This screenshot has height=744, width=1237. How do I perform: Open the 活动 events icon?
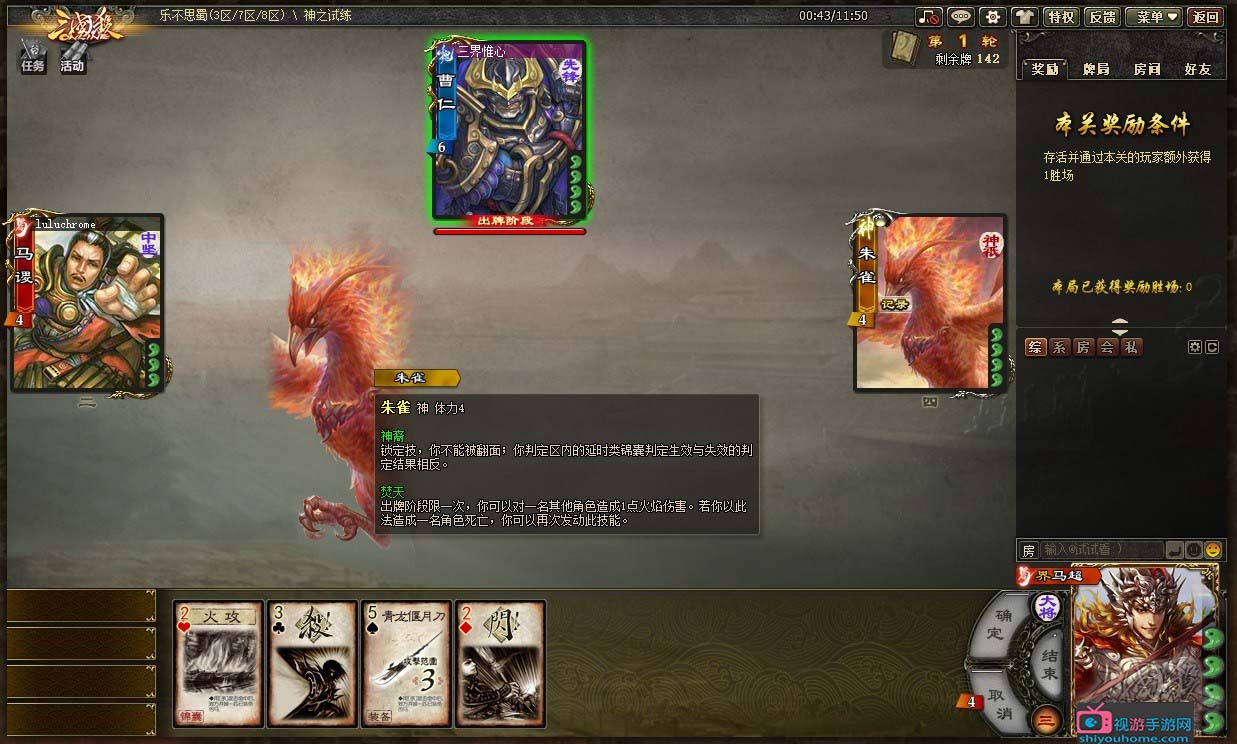72,56
